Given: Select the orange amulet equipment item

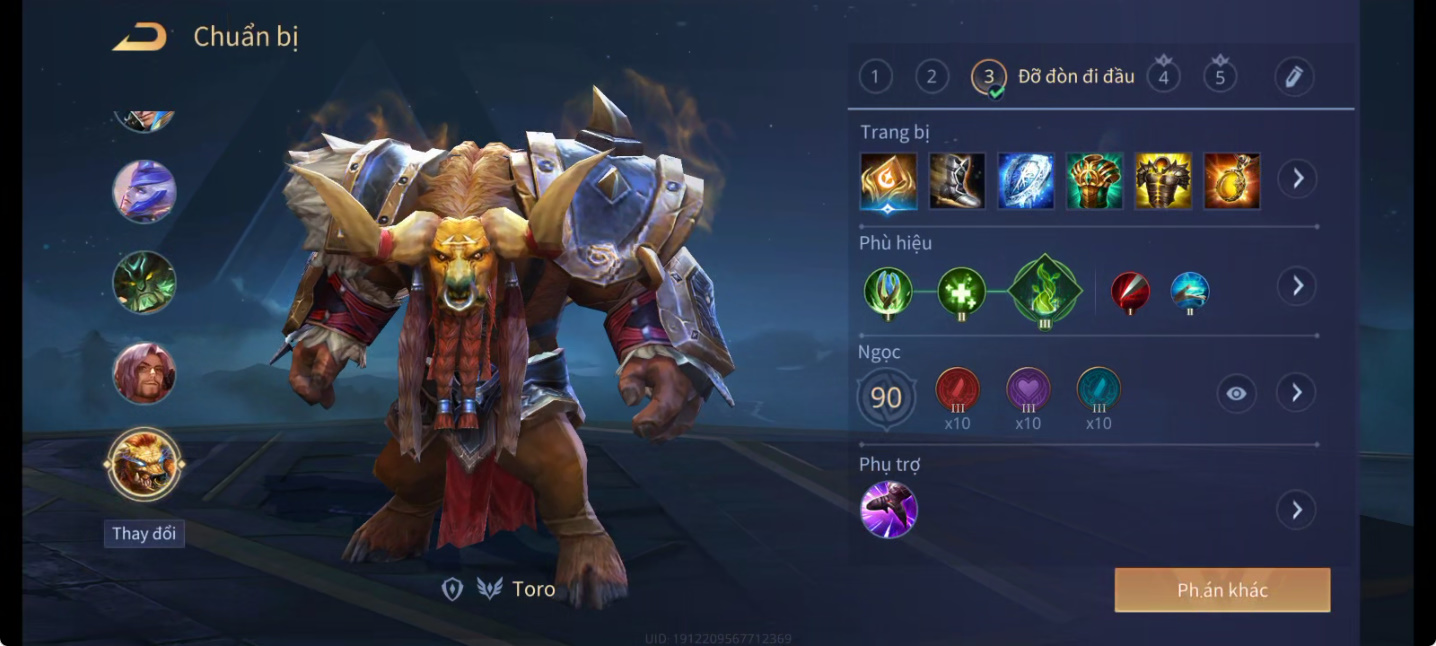Looking at the screenshot, I should (x=1232, y=181).
